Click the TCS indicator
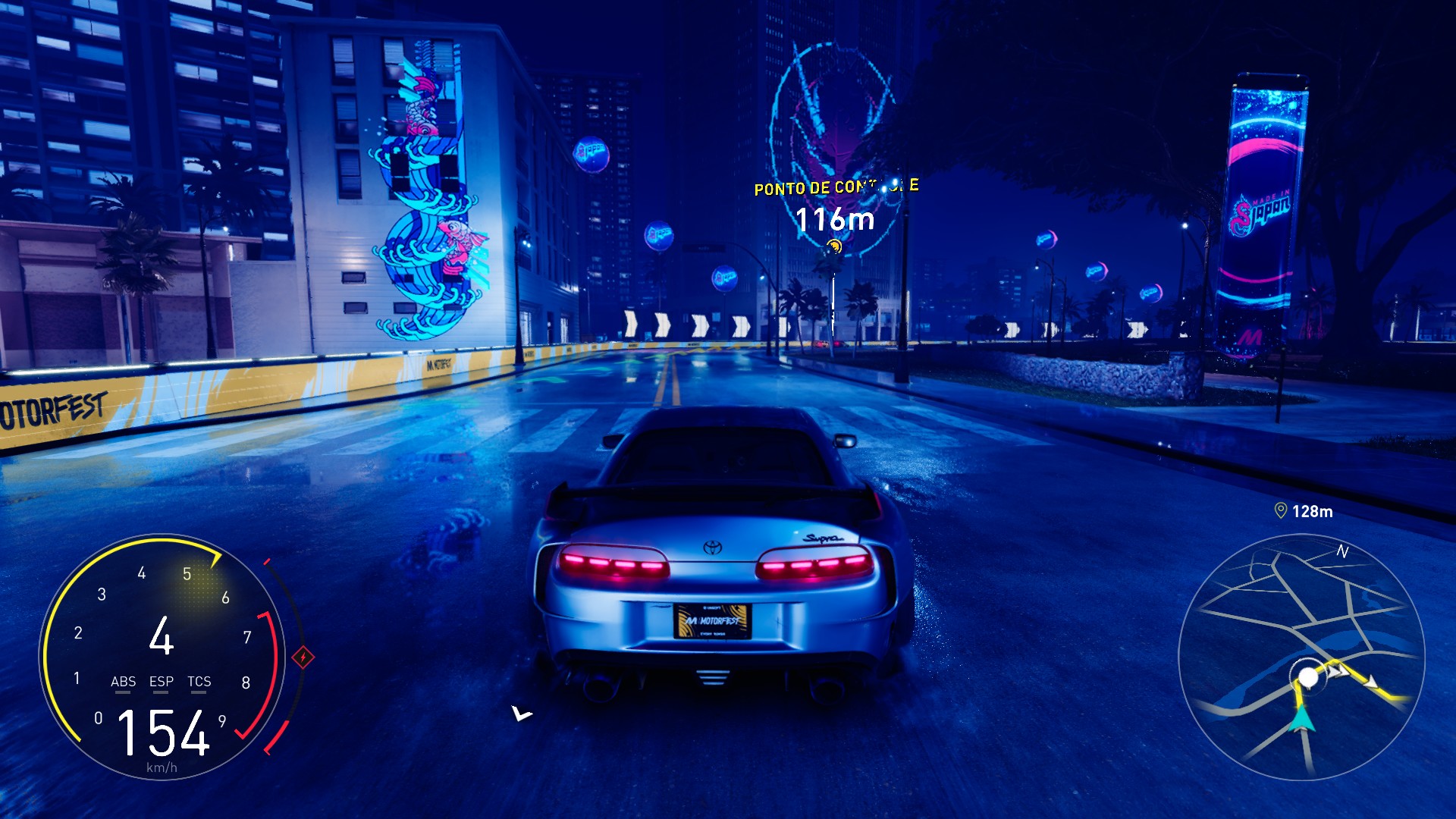This screenshot has height=819, width=1456. pos(199,682)
